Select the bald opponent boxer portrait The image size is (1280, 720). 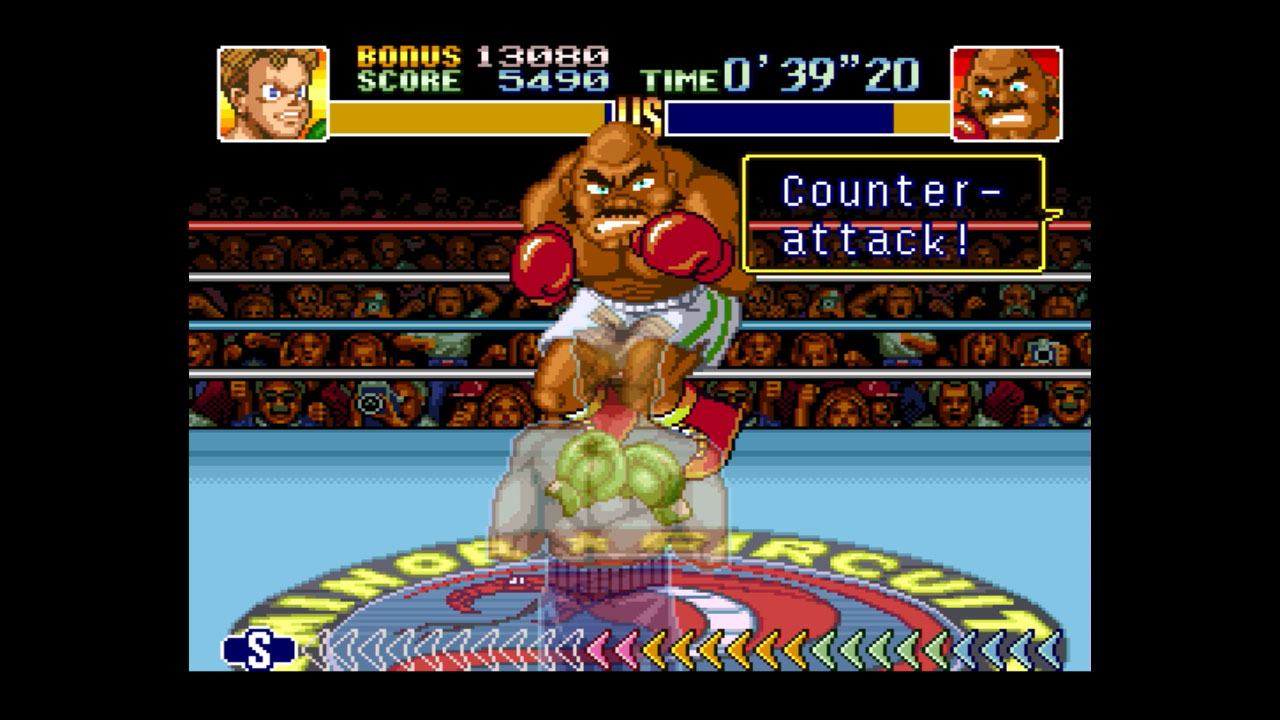1006,93
